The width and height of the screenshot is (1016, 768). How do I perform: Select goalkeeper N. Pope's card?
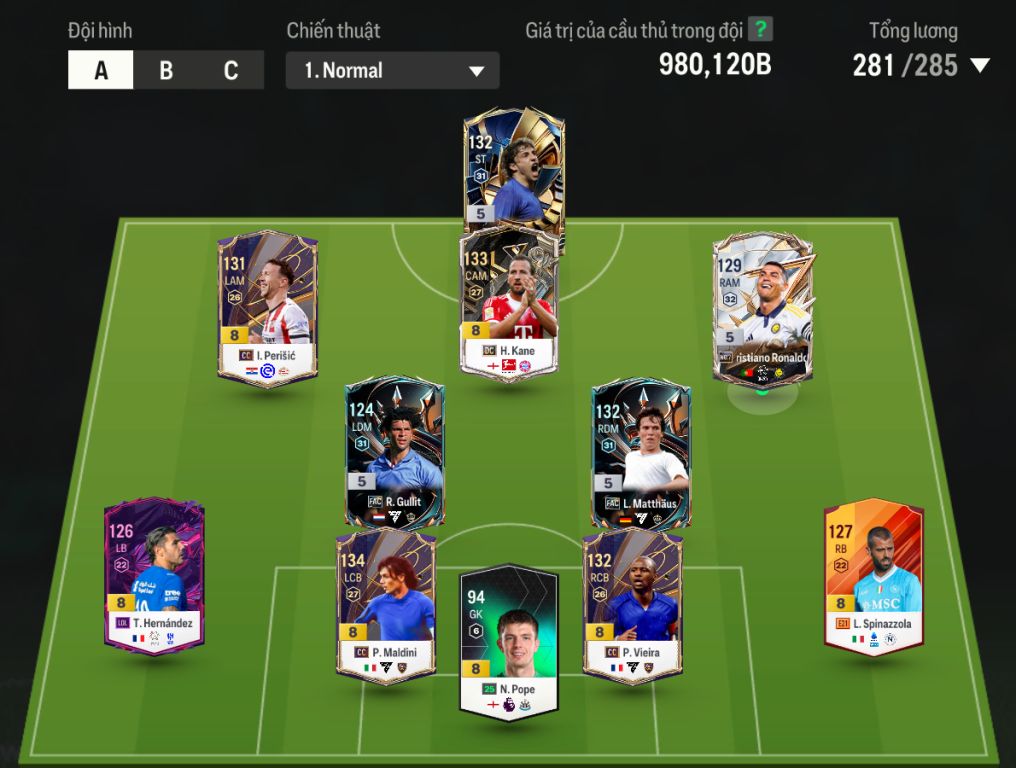[x=509, y=642]
